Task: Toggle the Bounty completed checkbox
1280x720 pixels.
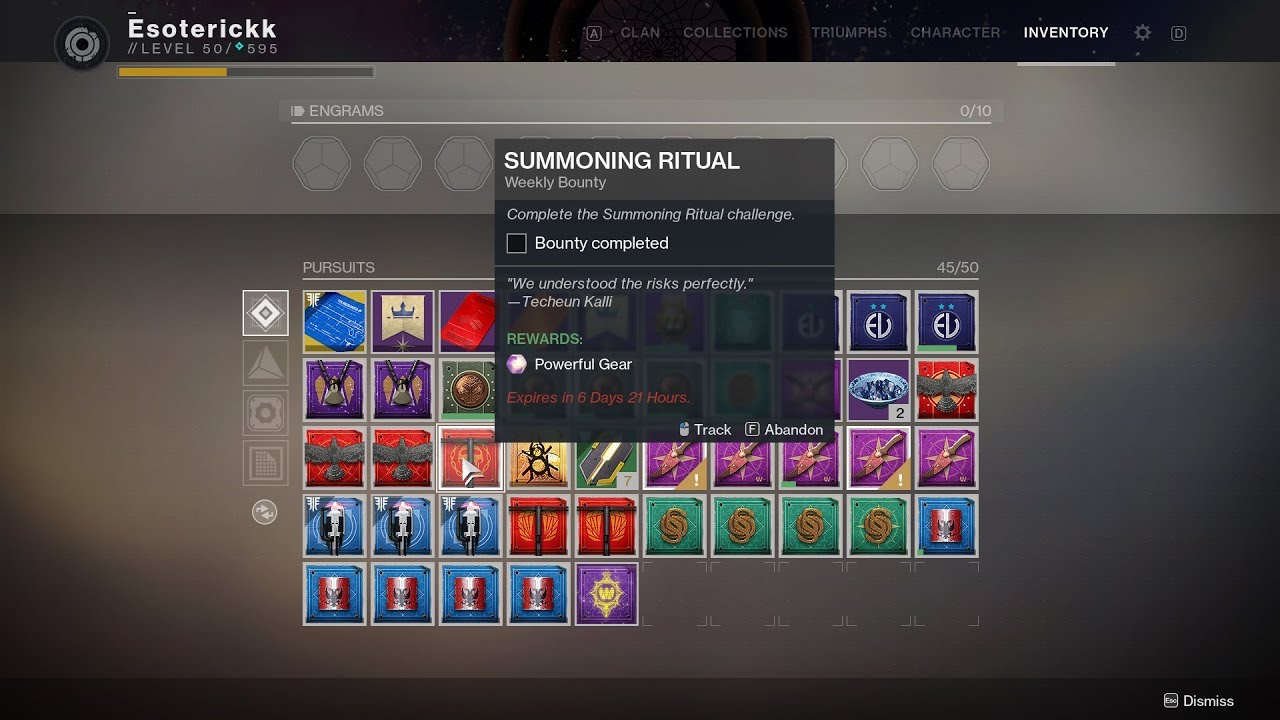Action: [x=516, y=243]
